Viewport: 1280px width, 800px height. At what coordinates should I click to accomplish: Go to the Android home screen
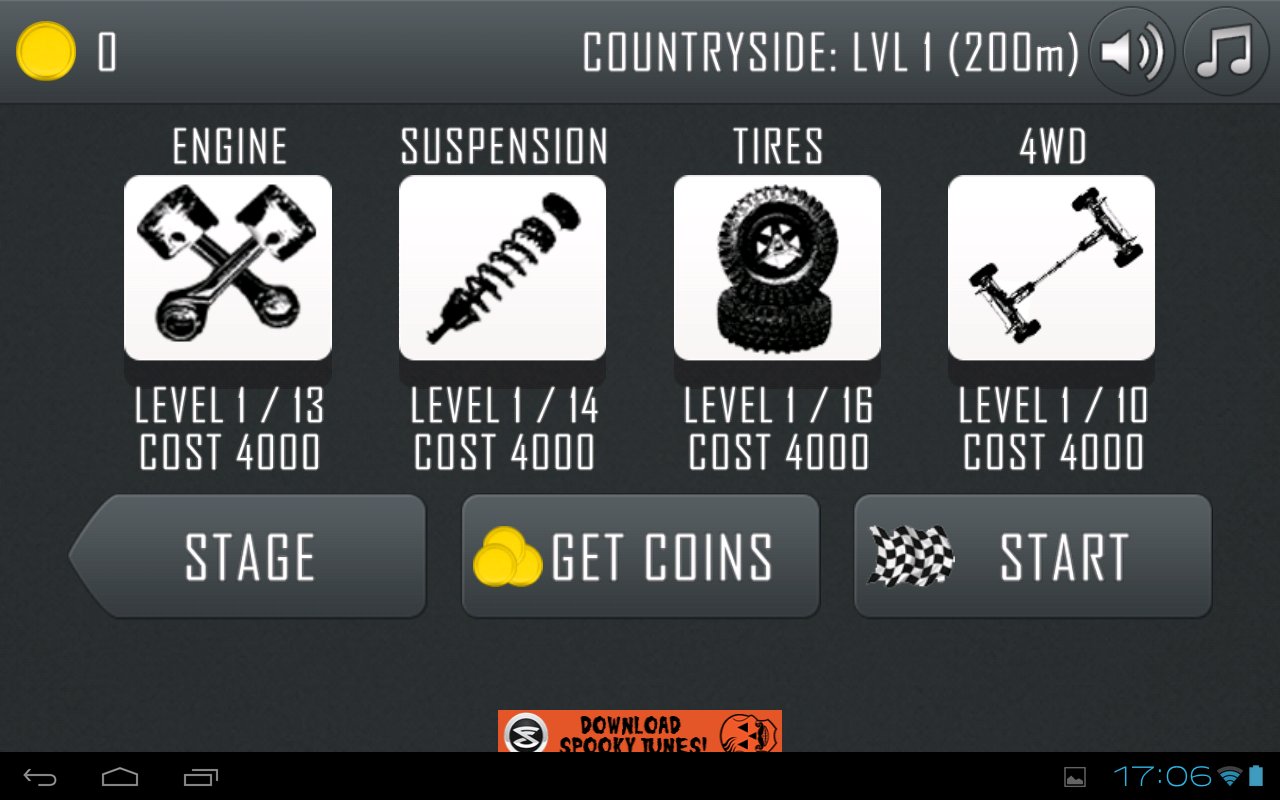pos(120,777)
